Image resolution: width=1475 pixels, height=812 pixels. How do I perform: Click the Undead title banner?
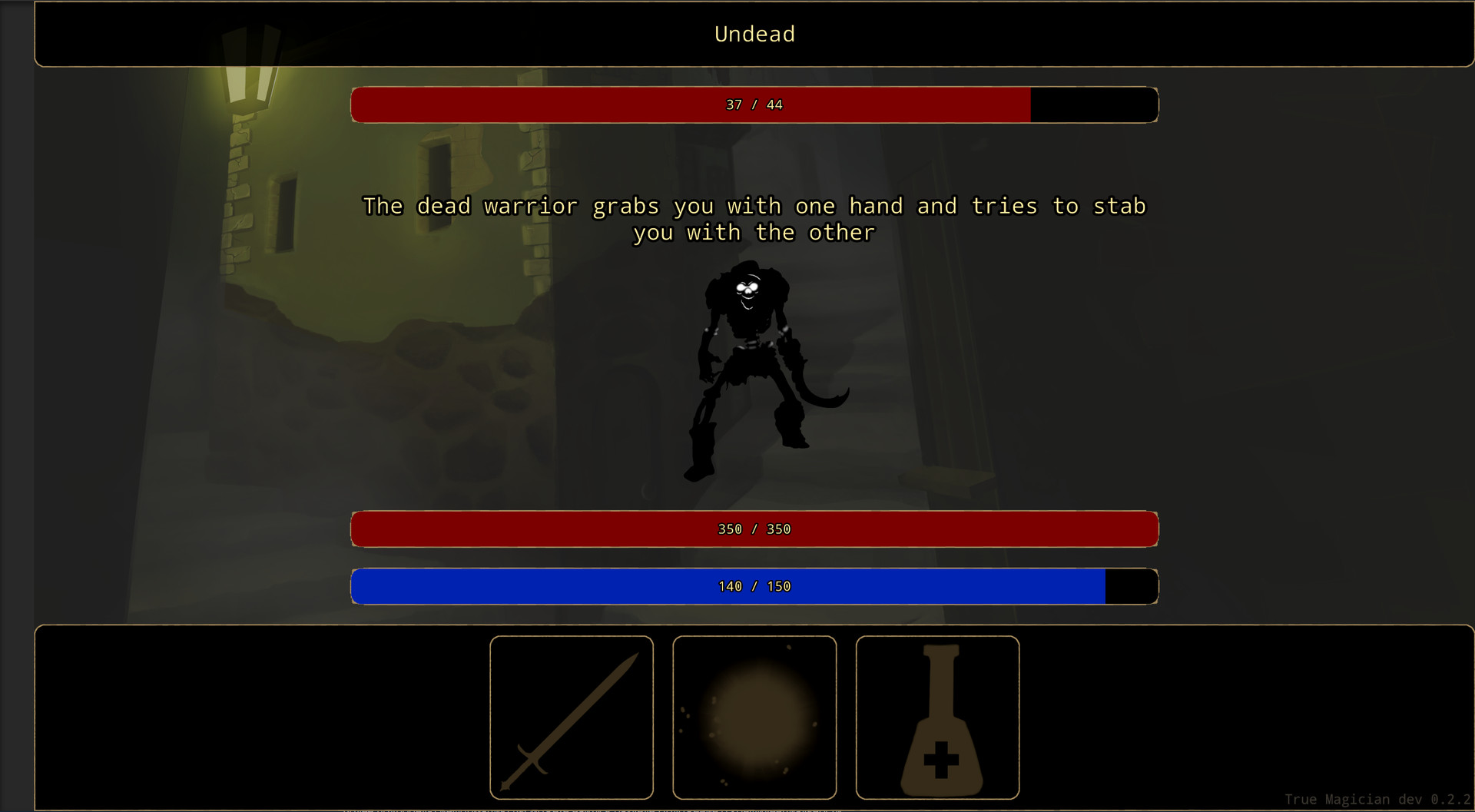pyautogui.click(x=754, y=34)
